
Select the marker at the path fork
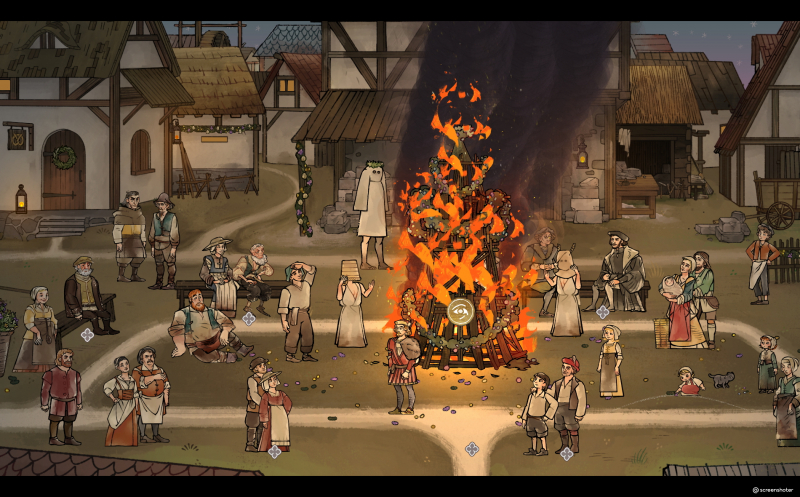(x=471, y=449)
